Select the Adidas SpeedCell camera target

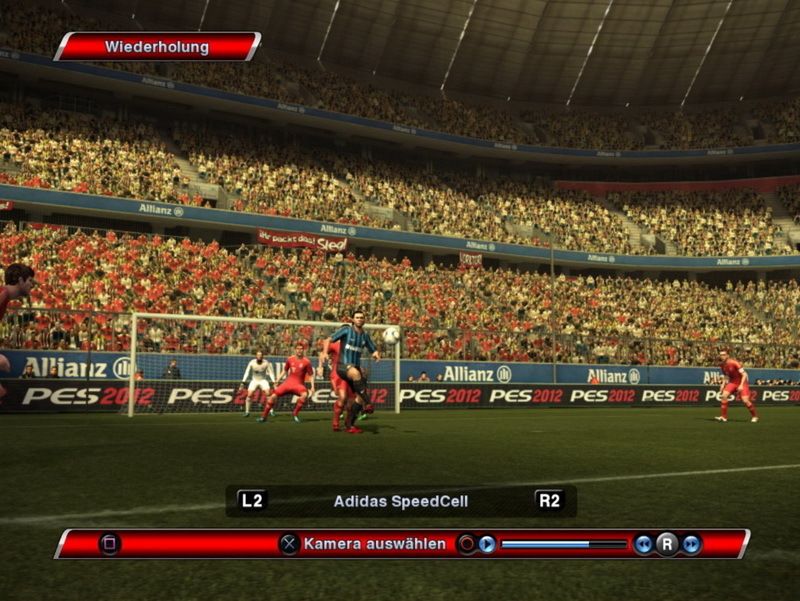point(400,501)
